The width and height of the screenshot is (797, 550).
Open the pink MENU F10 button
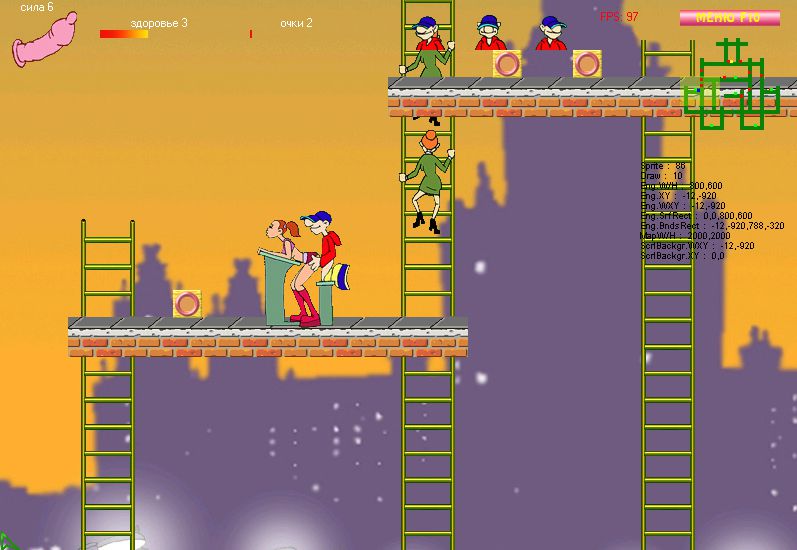tap(729, 18)
